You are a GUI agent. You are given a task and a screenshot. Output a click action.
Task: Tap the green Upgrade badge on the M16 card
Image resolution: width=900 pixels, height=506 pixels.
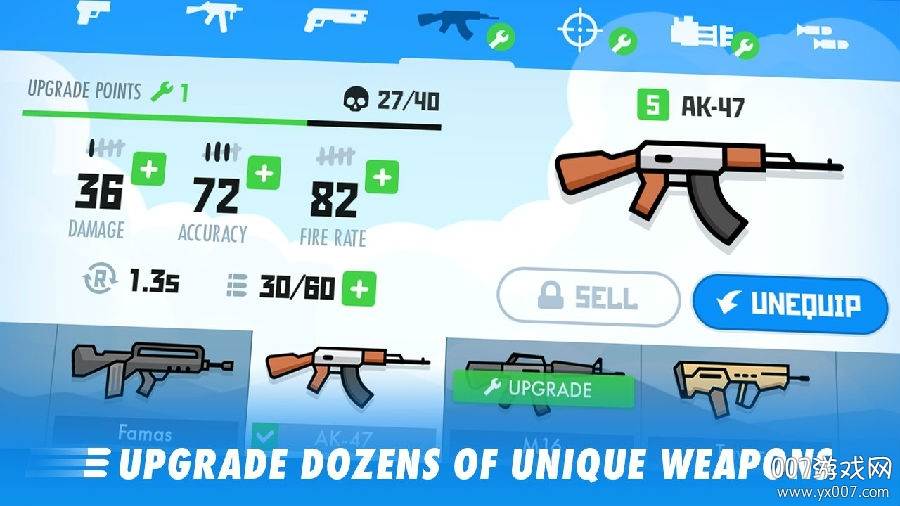coord(542,389)
